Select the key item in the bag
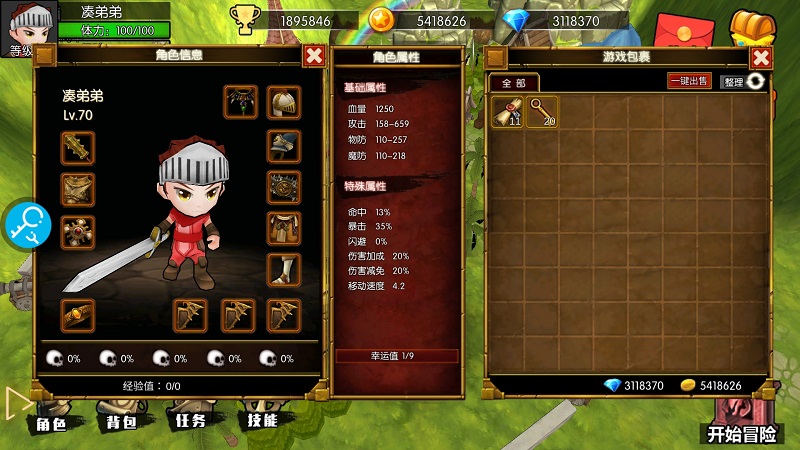Screen dimensions: 800x450 (x=543, y=112)
